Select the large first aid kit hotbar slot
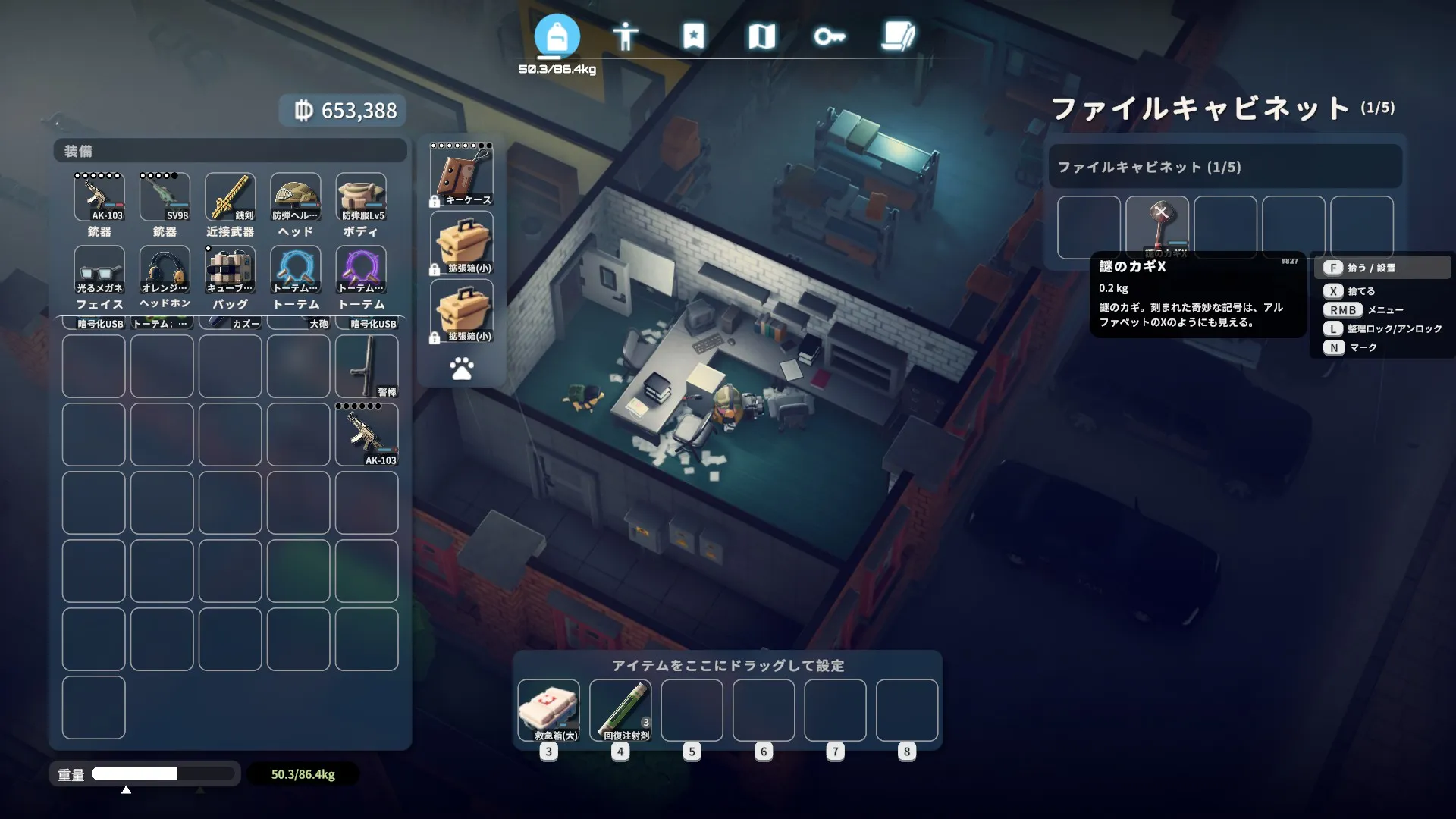 [x=548, y=710]
